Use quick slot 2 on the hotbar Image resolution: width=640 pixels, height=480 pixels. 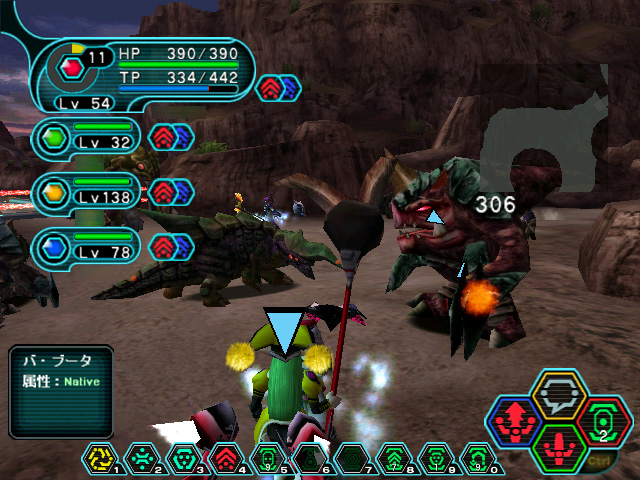(142, 458)
